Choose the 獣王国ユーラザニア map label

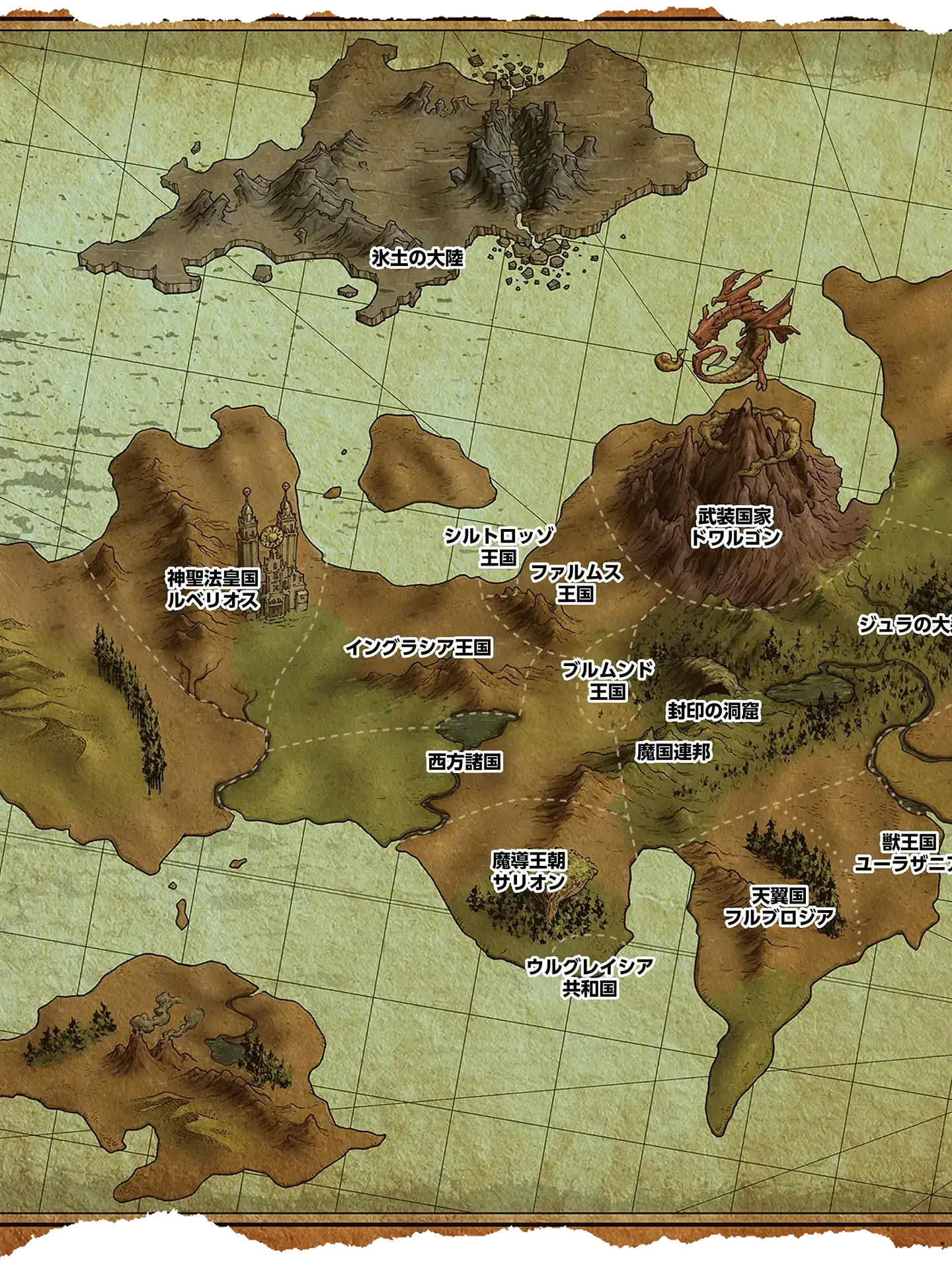[x=906, y=853]
